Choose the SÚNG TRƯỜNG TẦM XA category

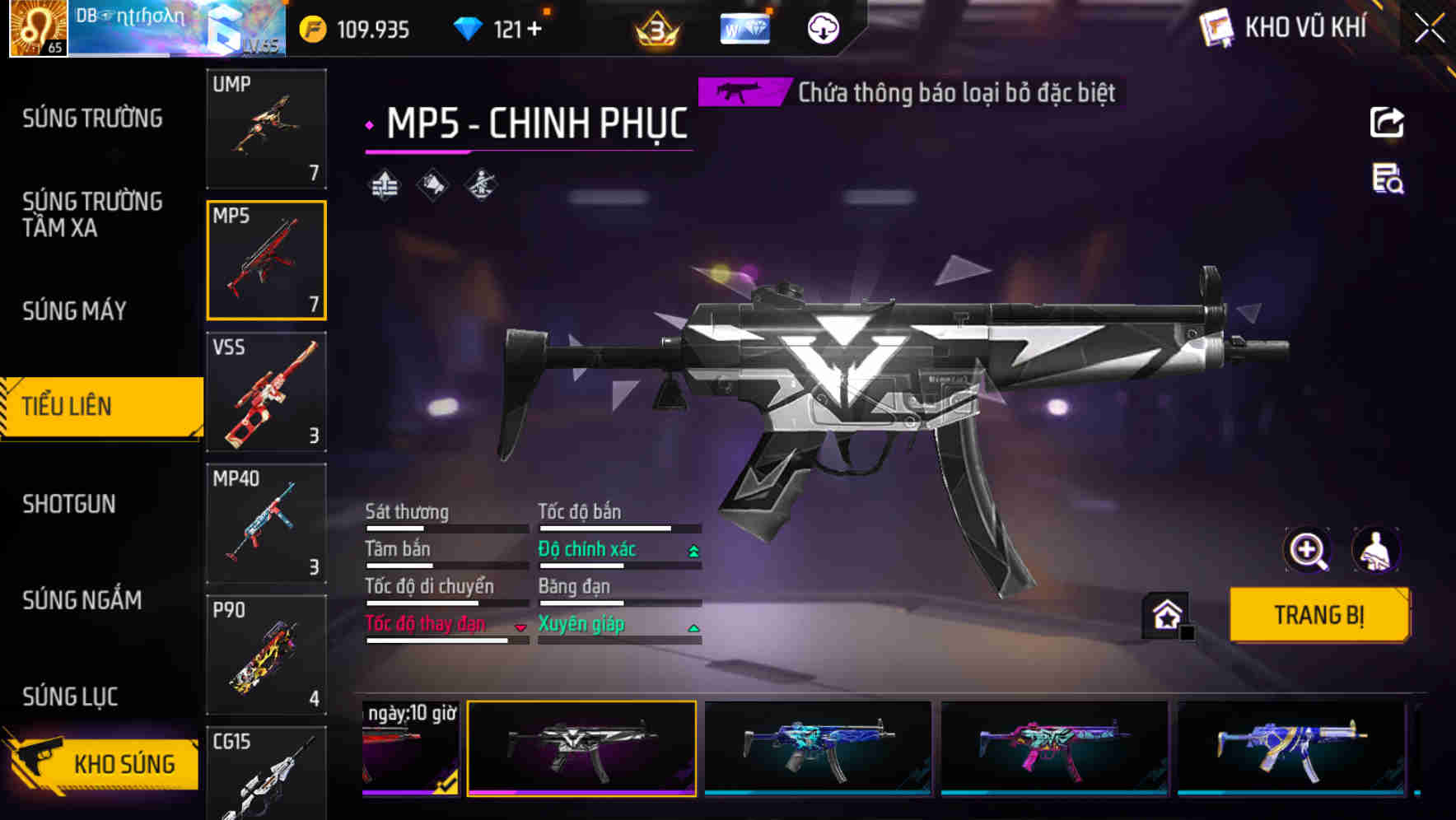[92, 215]
